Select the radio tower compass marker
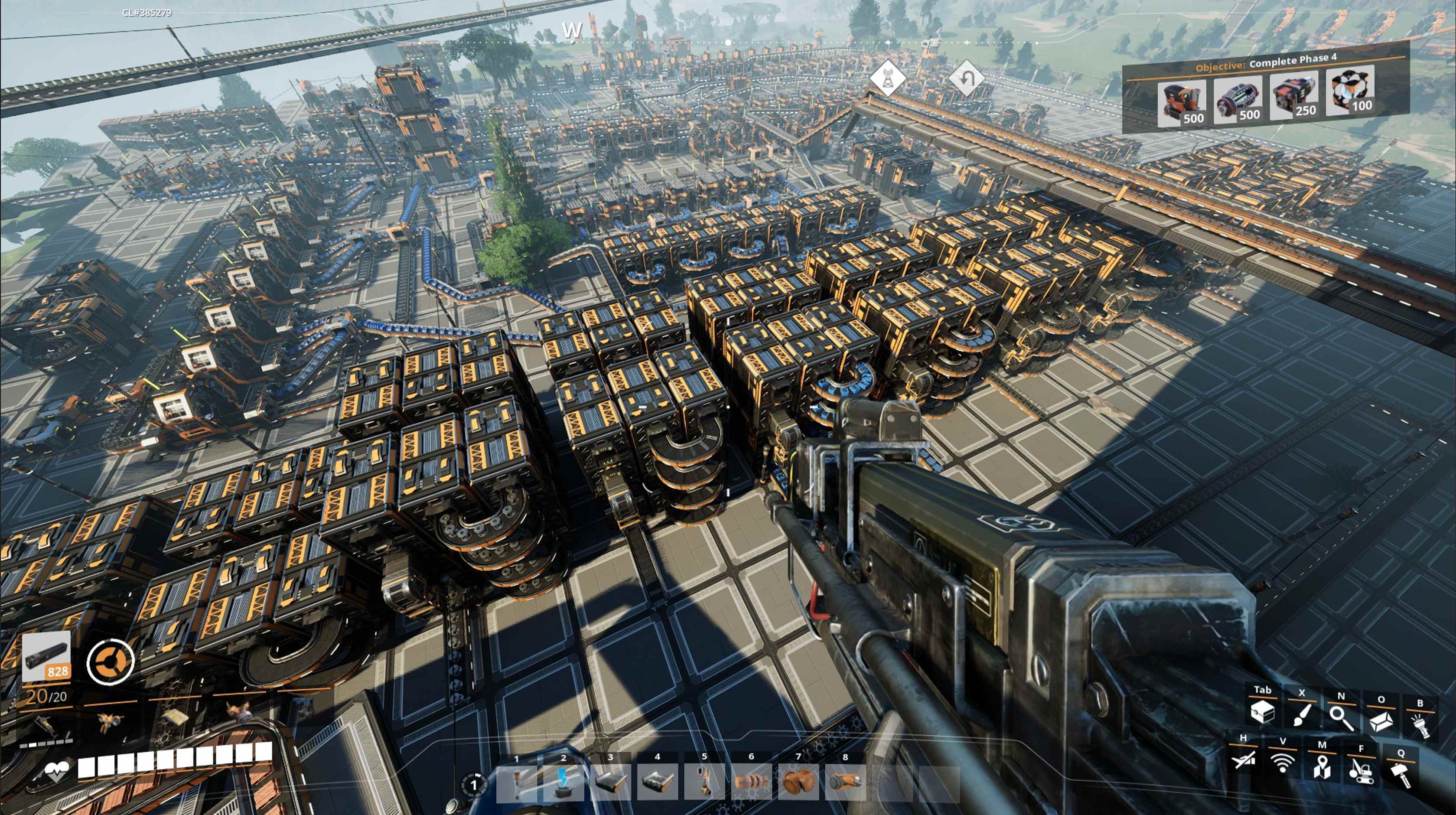Screen dimensions: 1456x815 point(886,78)
